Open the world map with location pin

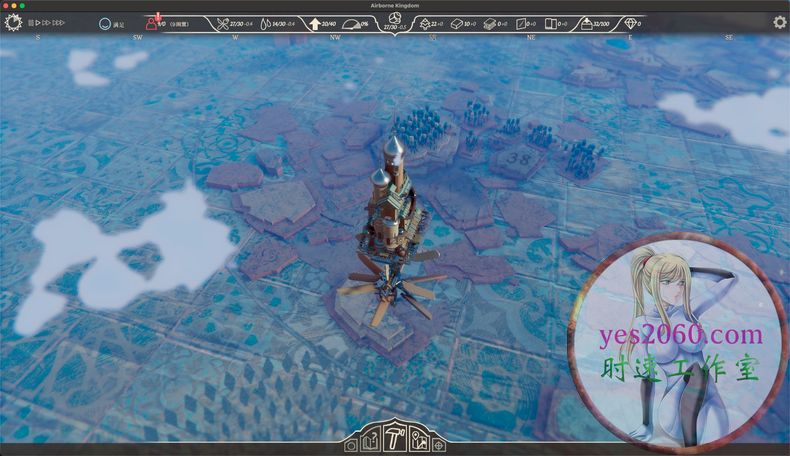point(418,440)
